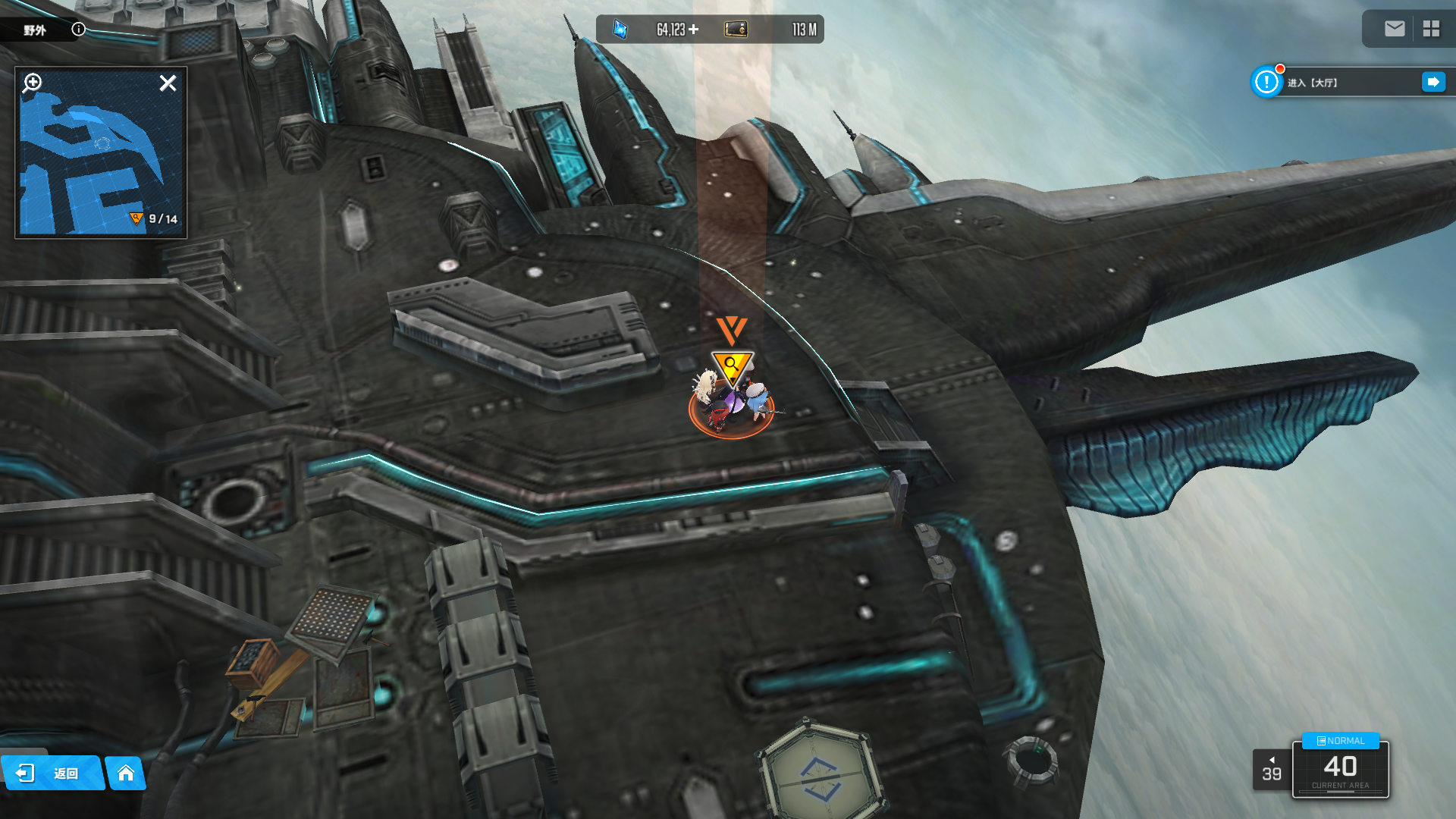Open the NORMAL difficulty selector

point(1341,741)
